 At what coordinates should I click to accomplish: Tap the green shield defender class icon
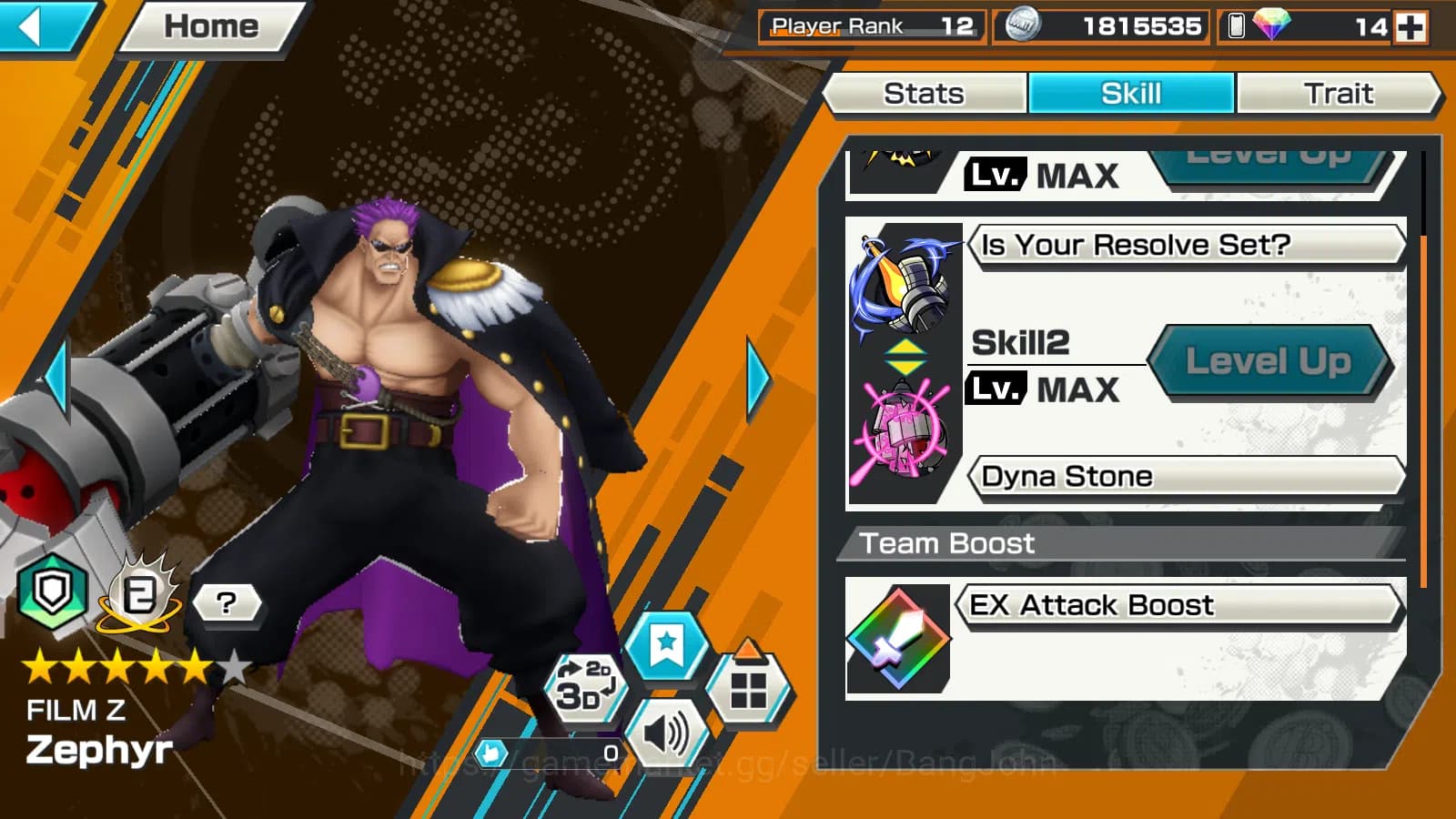click(x=52, y=593)
